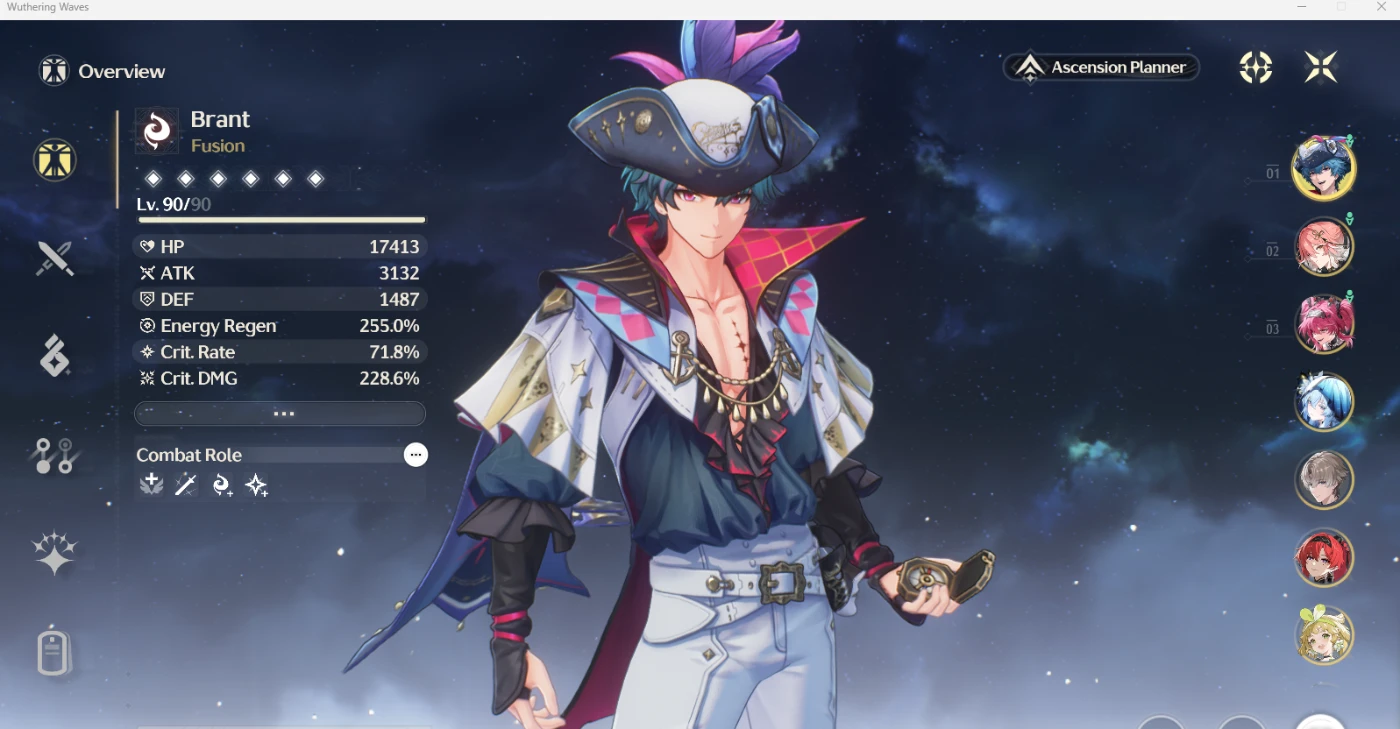
Task: Close the resonator screen with the X
Action: pos(1321,68)
